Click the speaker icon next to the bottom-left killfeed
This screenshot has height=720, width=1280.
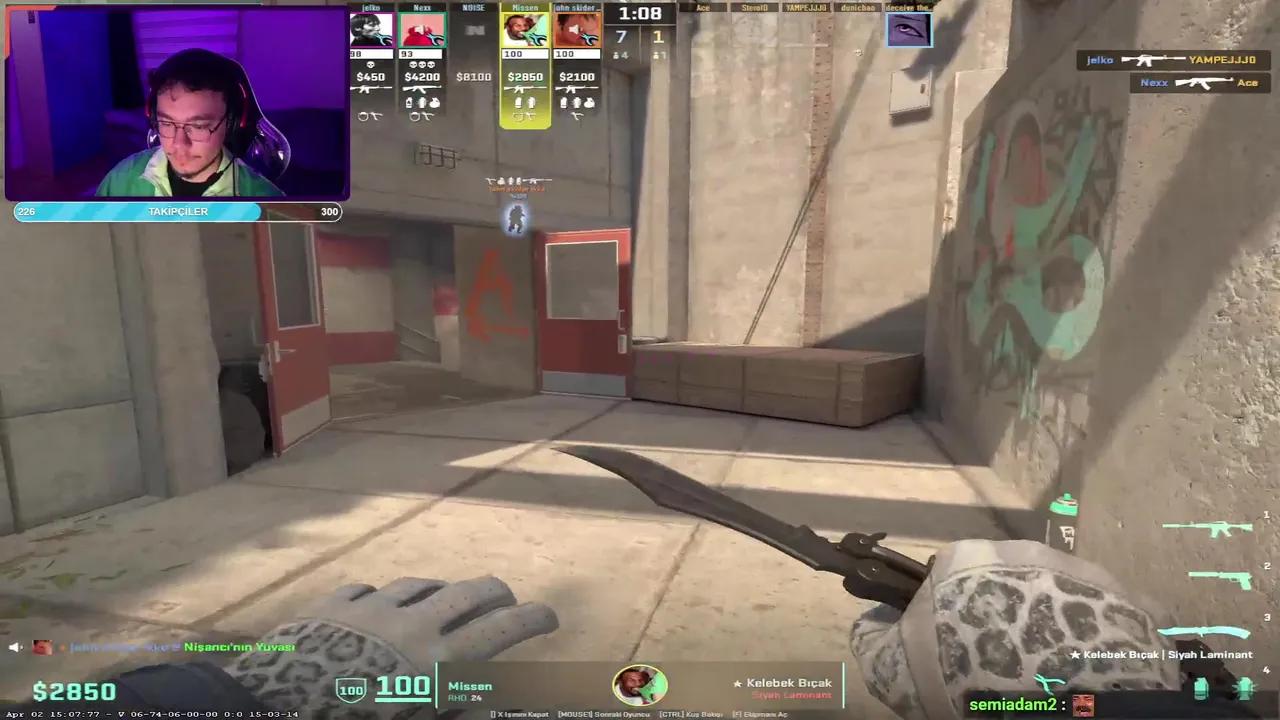click(x=15, y=647)
